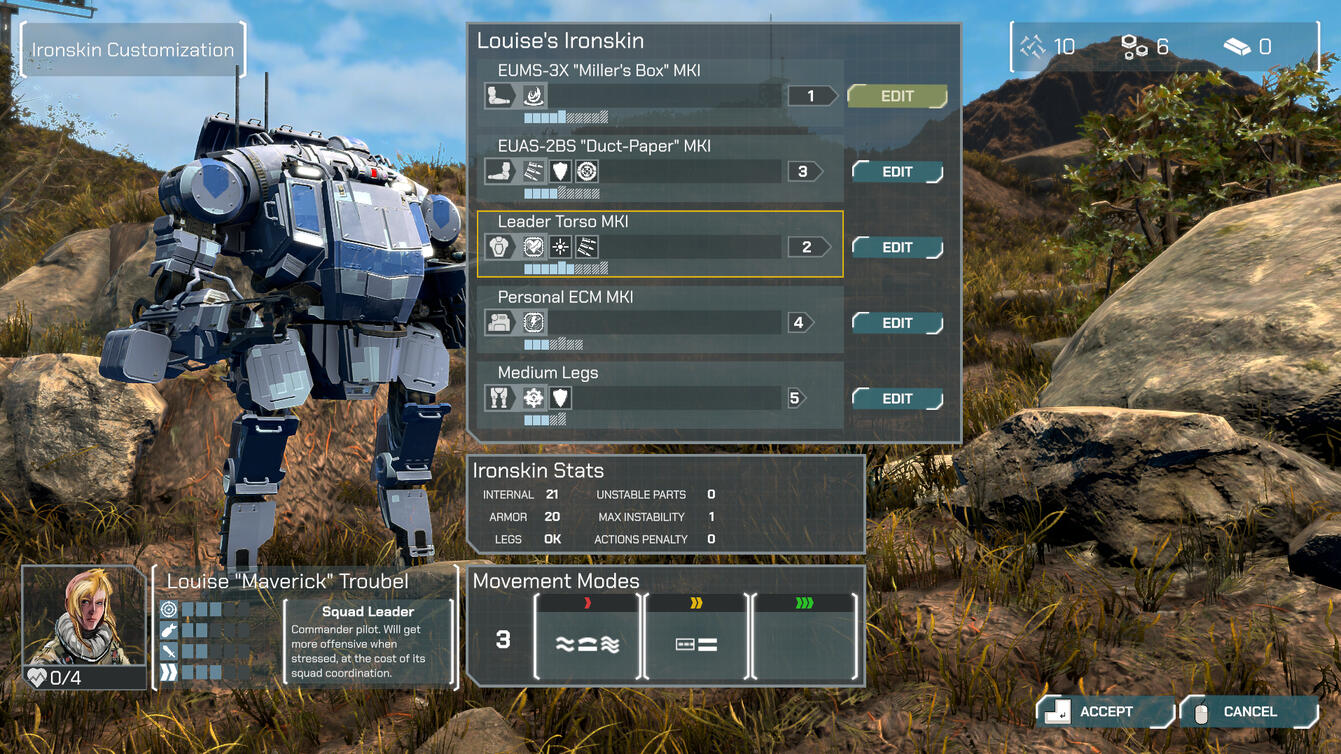Edit the Personal ECM MKI component
Viewport: 1341px width, 754px height.
(x=896, y=323)
